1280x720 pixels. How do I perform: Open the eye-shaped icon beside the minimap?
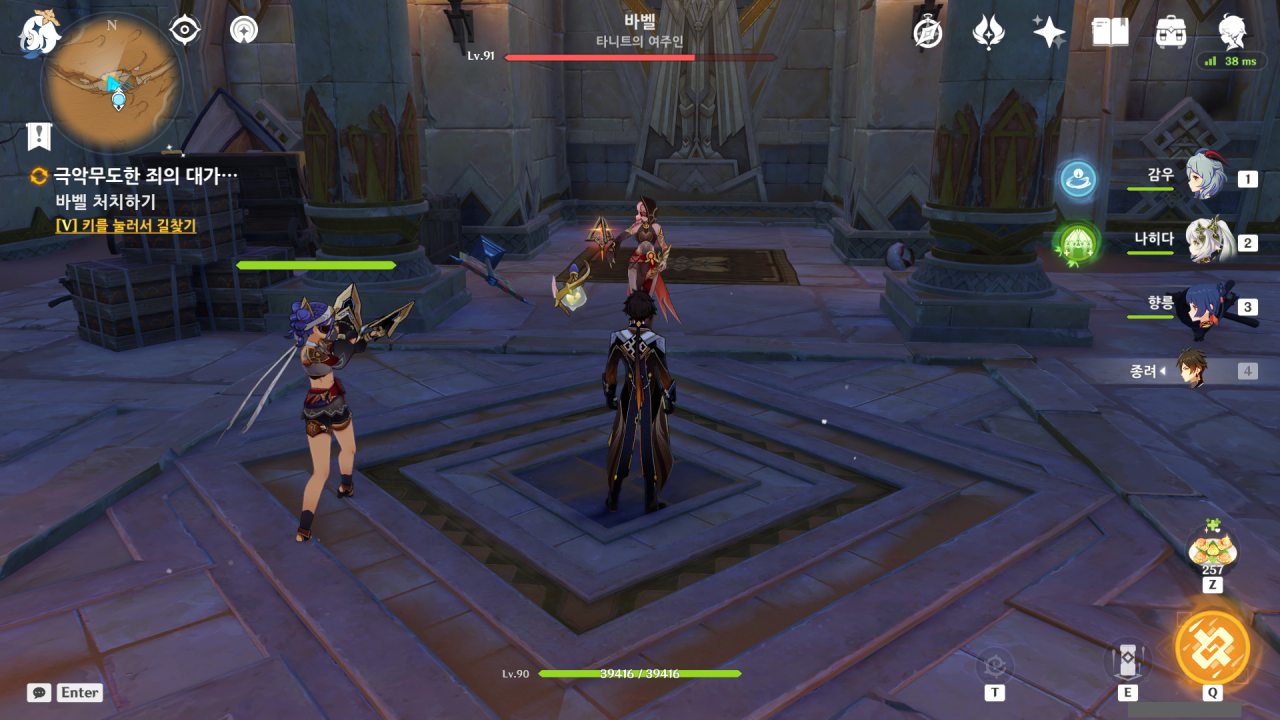click(x=185, y=30)
